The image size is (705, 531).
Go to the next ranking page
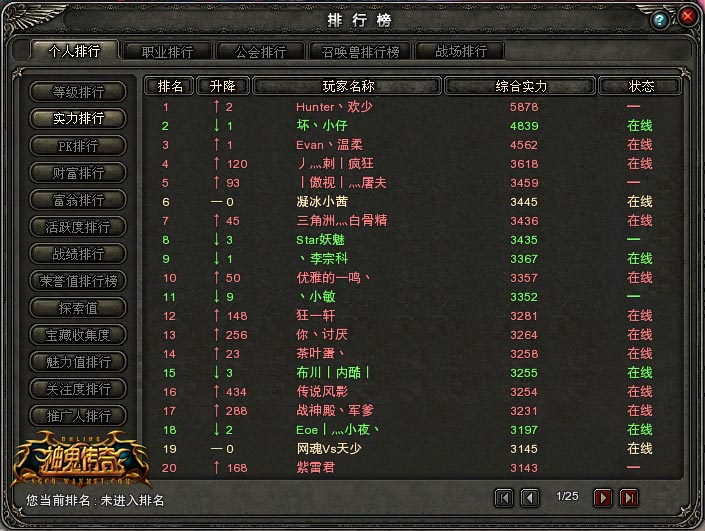click(x=603, y=497)
